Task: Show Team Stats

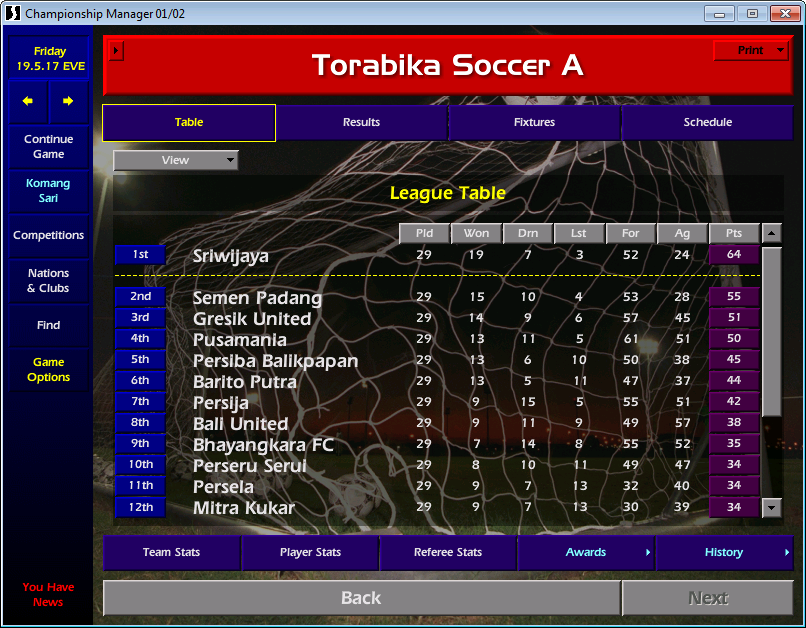Action: (171, 553)
